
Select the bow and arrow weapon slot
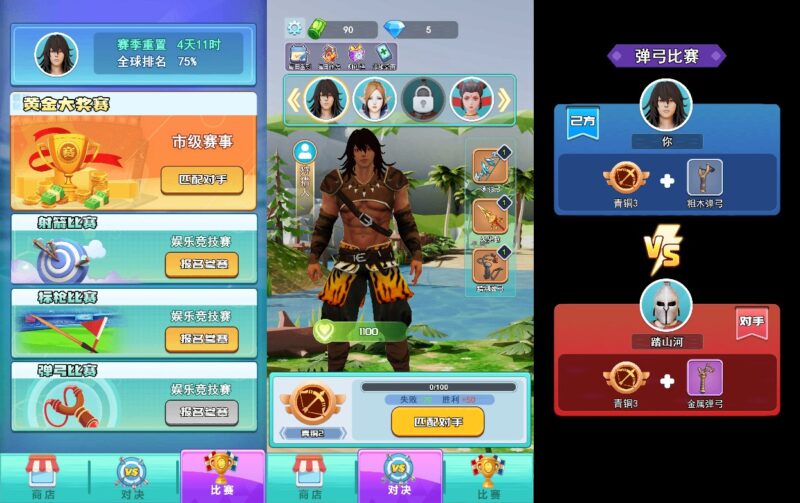click(x=490, y=167)
